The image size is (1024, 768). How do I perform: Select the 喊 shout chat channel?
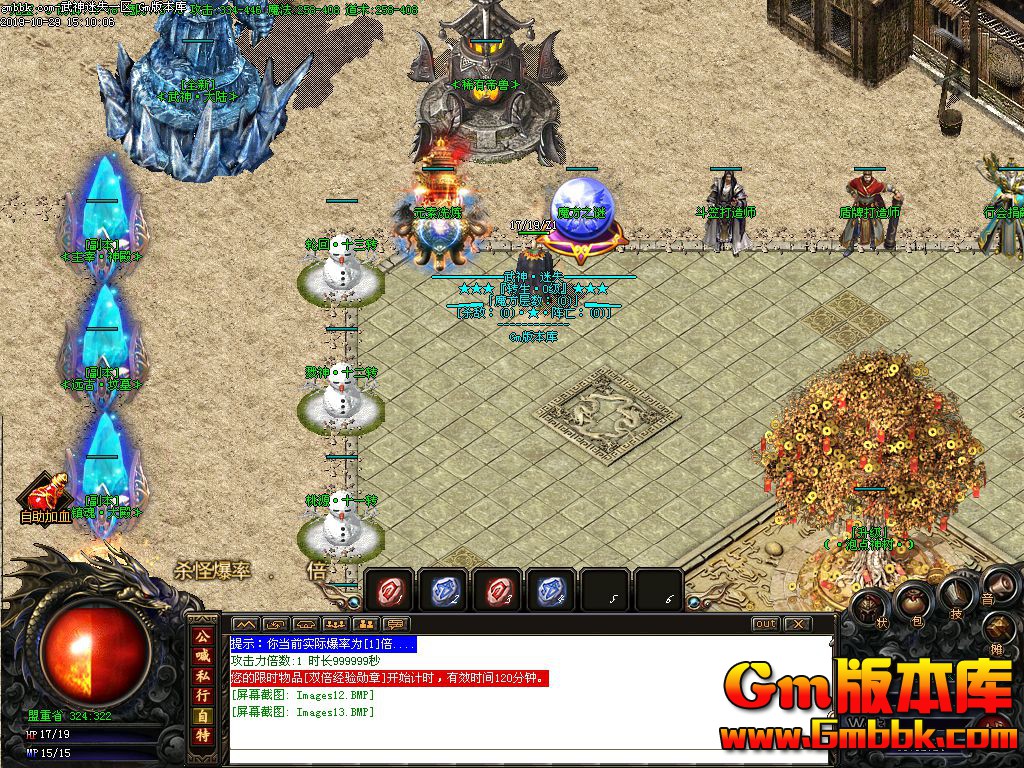203,656
